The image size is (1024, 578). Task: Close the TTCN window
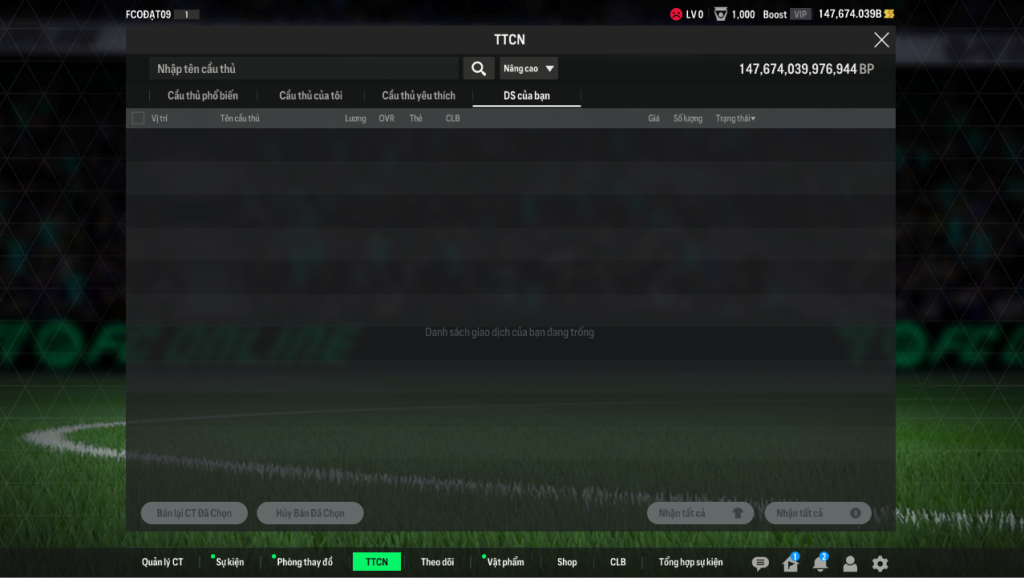click(x=881, y=40)
